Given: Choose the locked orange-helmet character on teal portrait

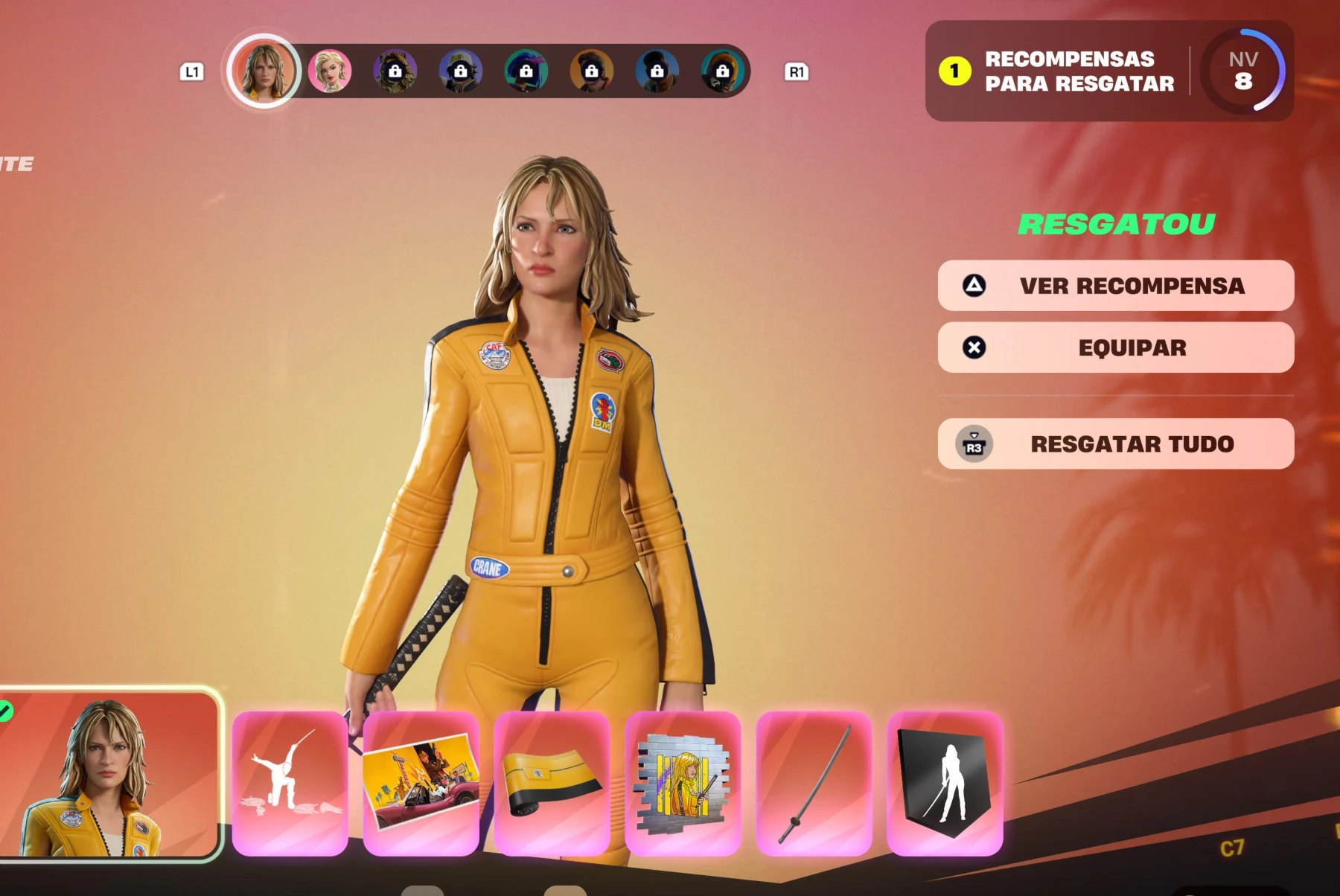Looking at the screenshot, I should (723, 71).
